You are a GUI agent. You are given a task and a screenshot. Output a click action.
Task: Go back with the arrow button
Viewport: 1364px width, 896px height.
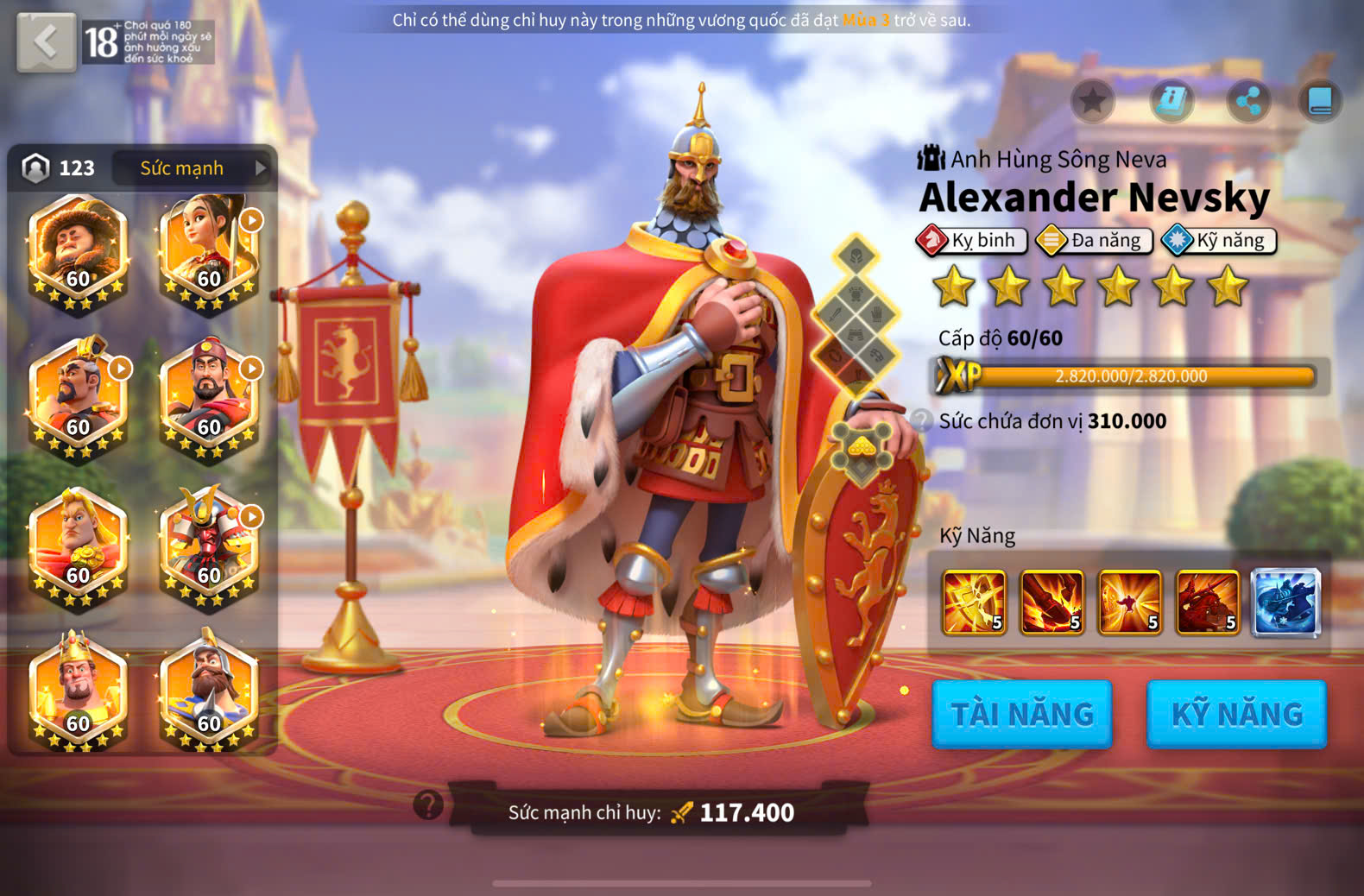pos(47,41)
